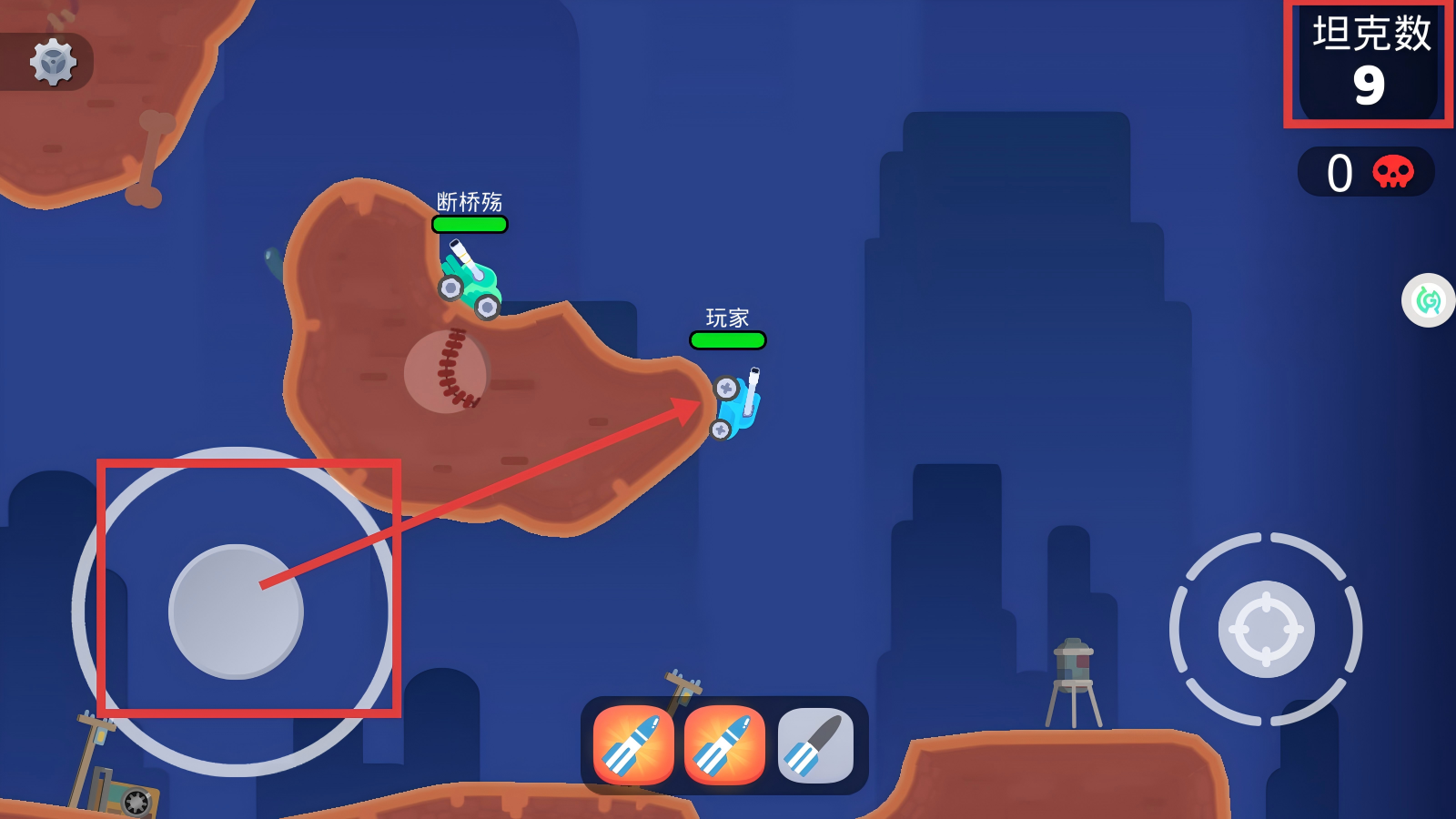
Task: Open the green swirl floating overlay icon
Action: tap(1429, 300)
